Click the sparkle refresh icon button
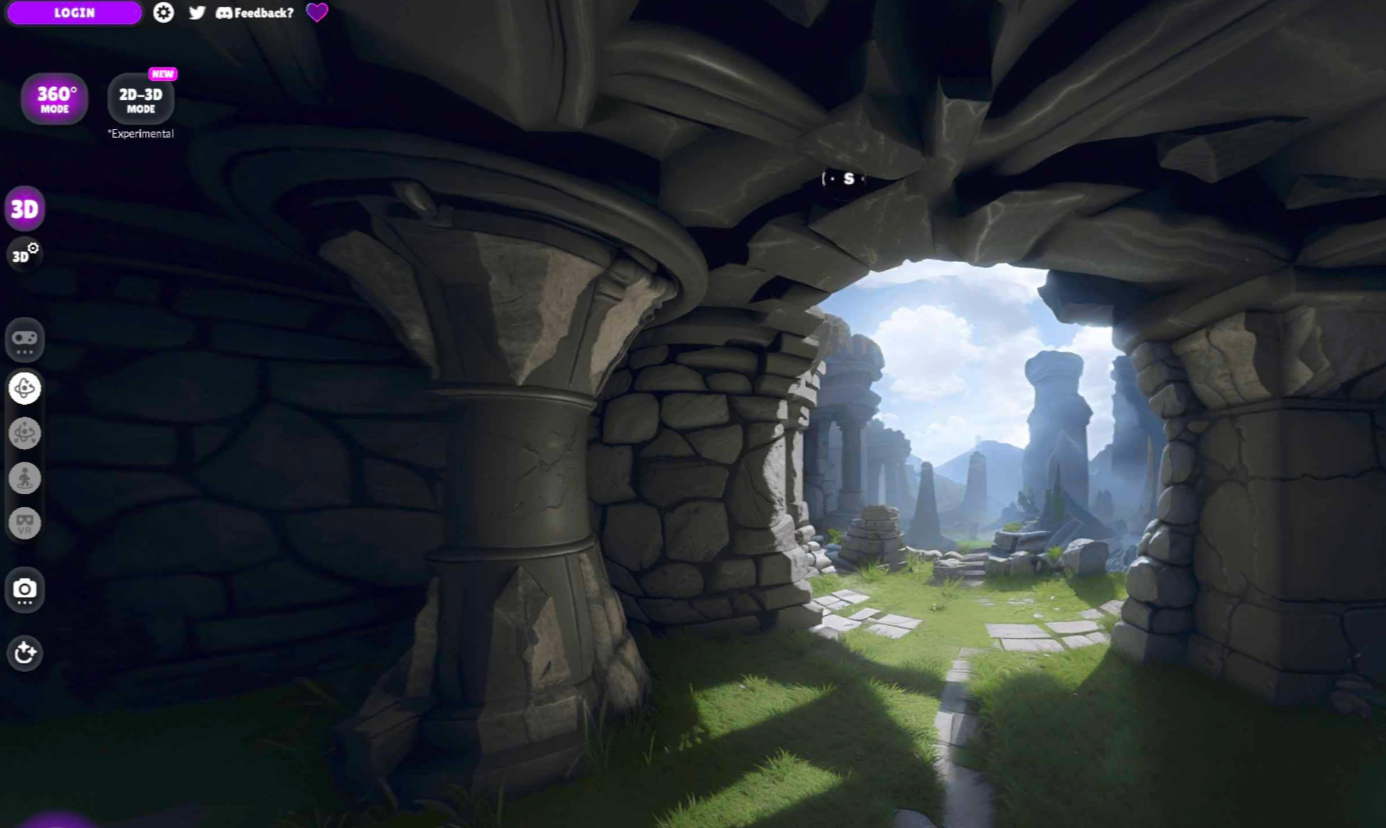Image resolution: width=1386 pixels, height=828 pixels. [25, 654]
